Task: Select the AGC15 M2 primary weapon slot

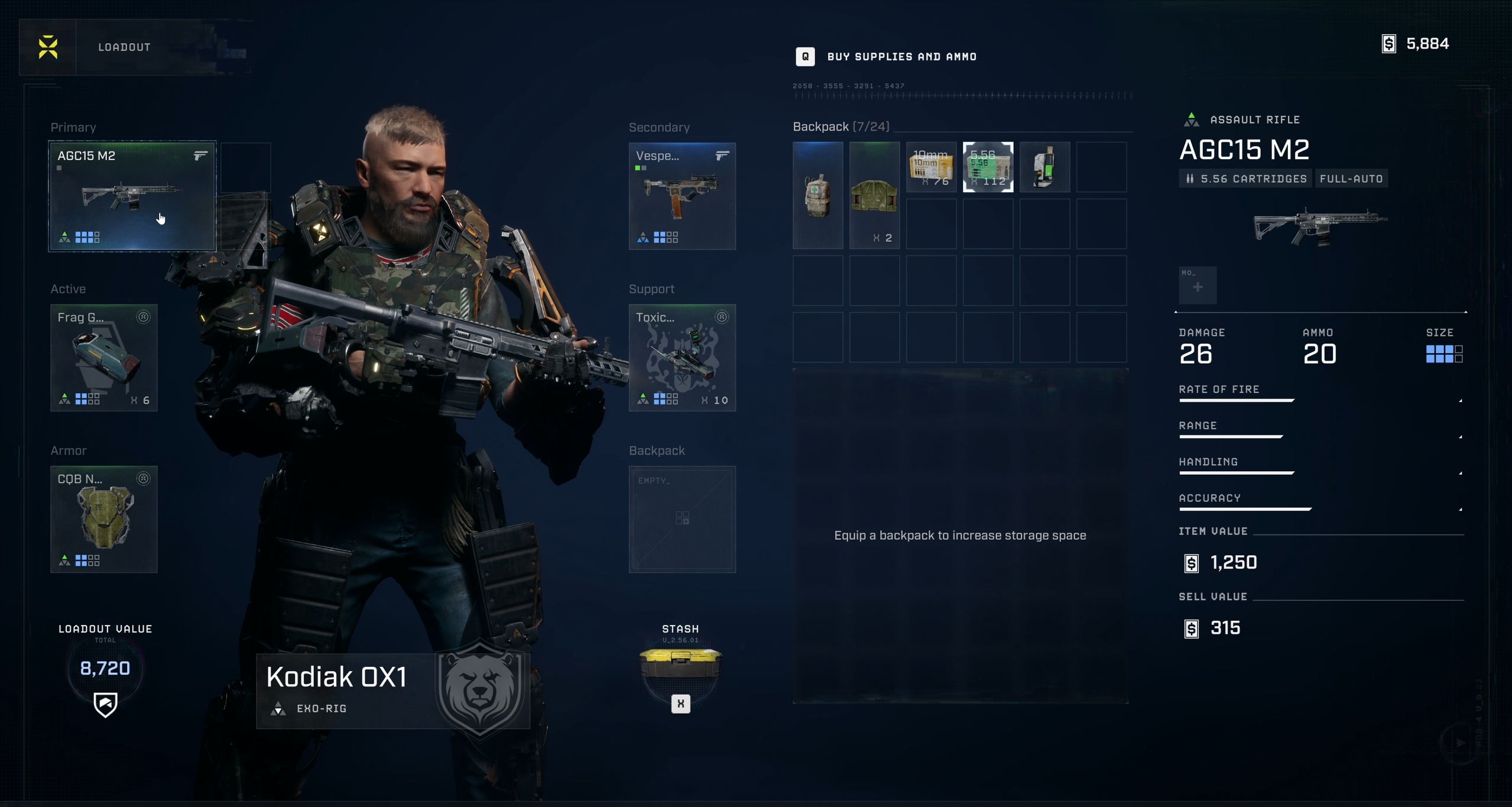Action: point(132,196)
